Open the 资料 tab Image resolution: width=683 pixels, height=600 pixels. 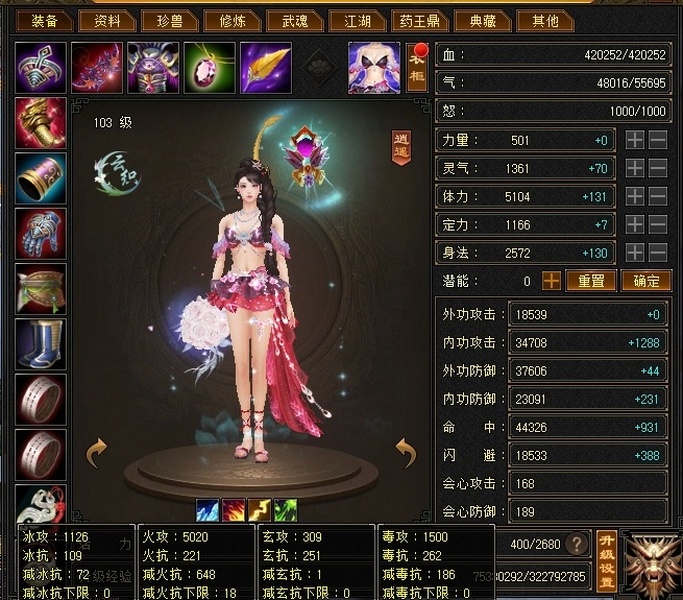coord(107,20)
